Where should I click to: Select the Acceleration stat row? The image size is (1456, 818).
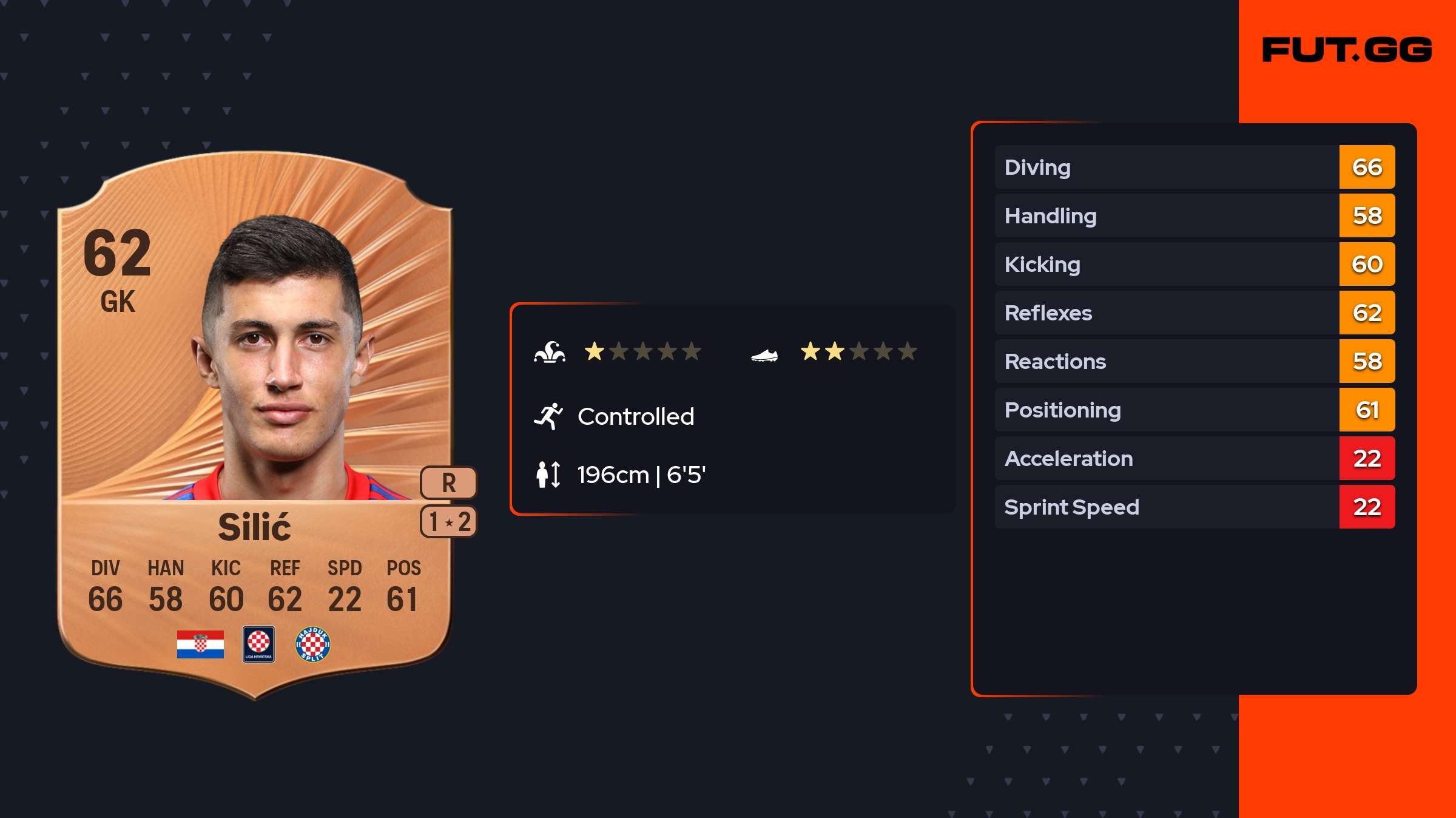tap(1194, 458)
